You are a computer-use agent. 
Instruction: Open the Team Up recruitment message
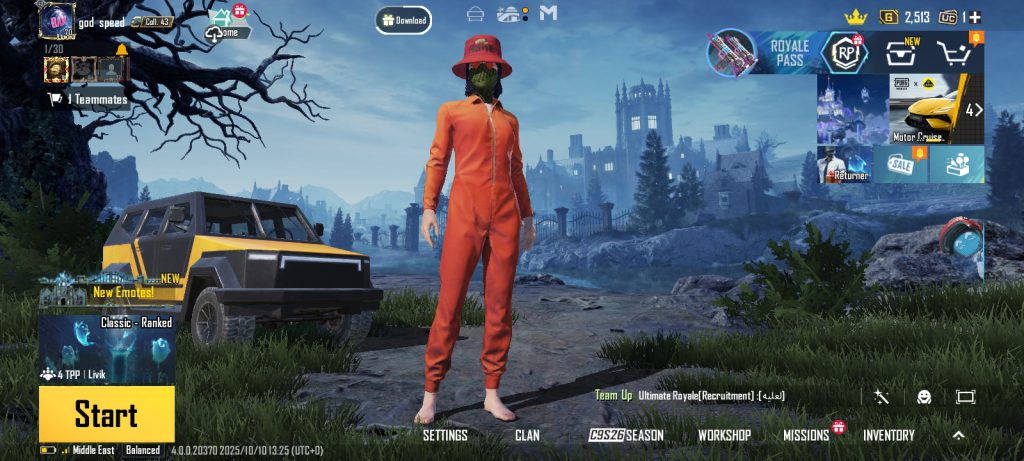click(690, 396)
